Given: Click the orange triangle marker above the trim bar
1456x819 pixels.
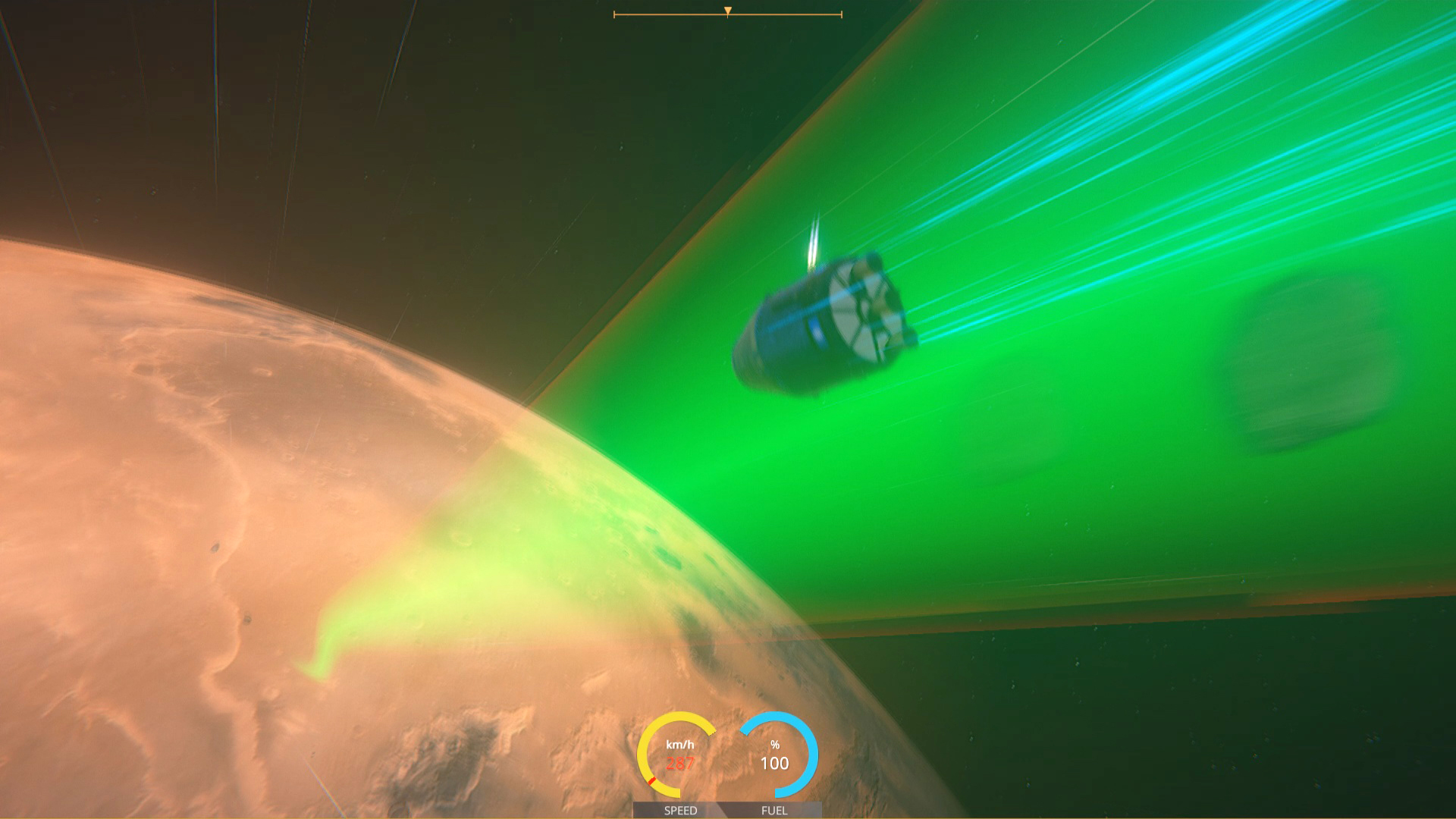Looking at the screenshot, I should click(727, 9).
